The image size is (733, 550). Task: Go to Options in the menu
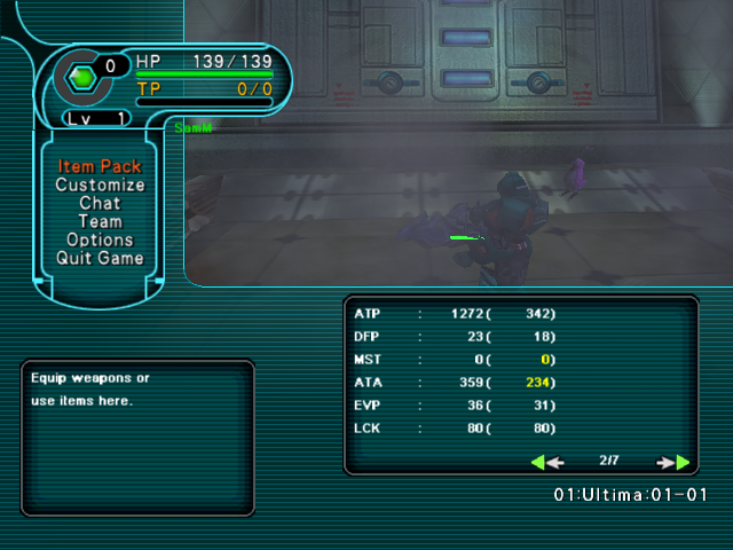click(100, 240)
